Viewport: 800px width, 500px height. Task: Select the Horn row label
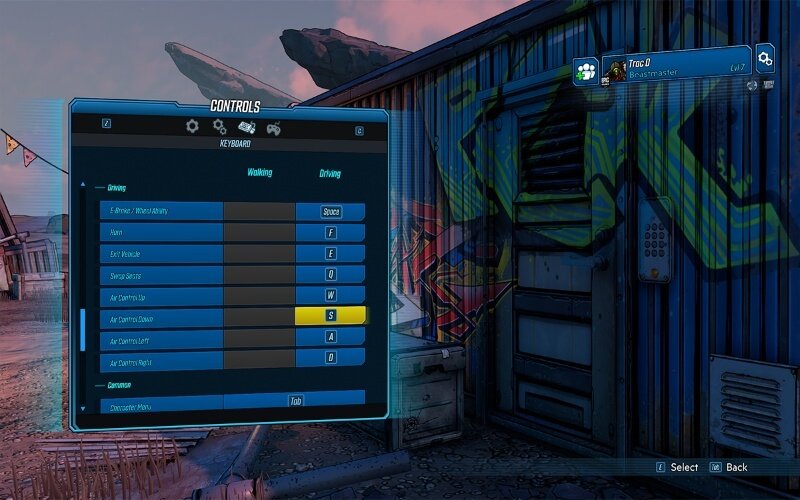click(x=161, y=233)
